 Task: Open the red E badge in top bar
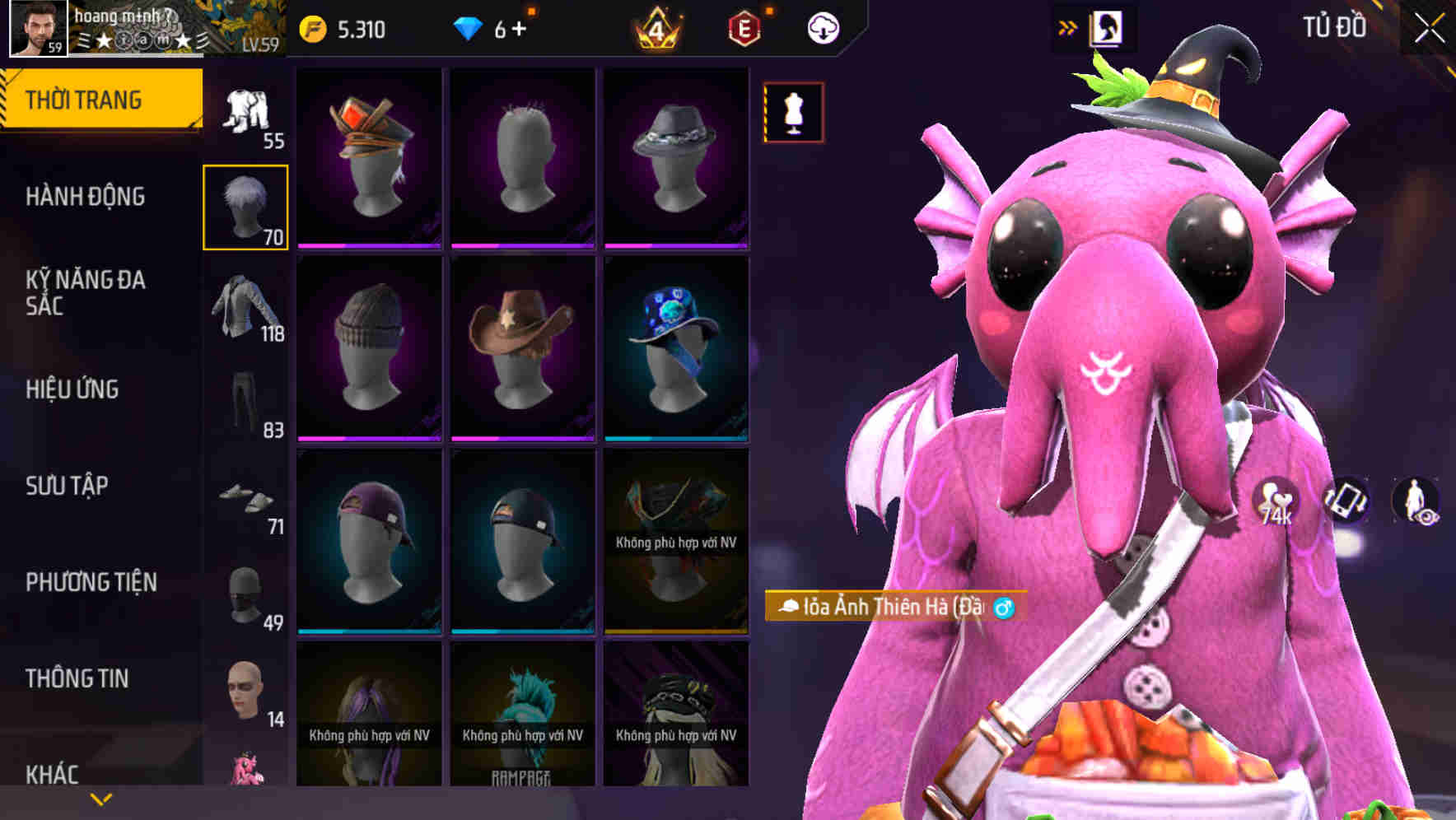[x=741, y=26]
